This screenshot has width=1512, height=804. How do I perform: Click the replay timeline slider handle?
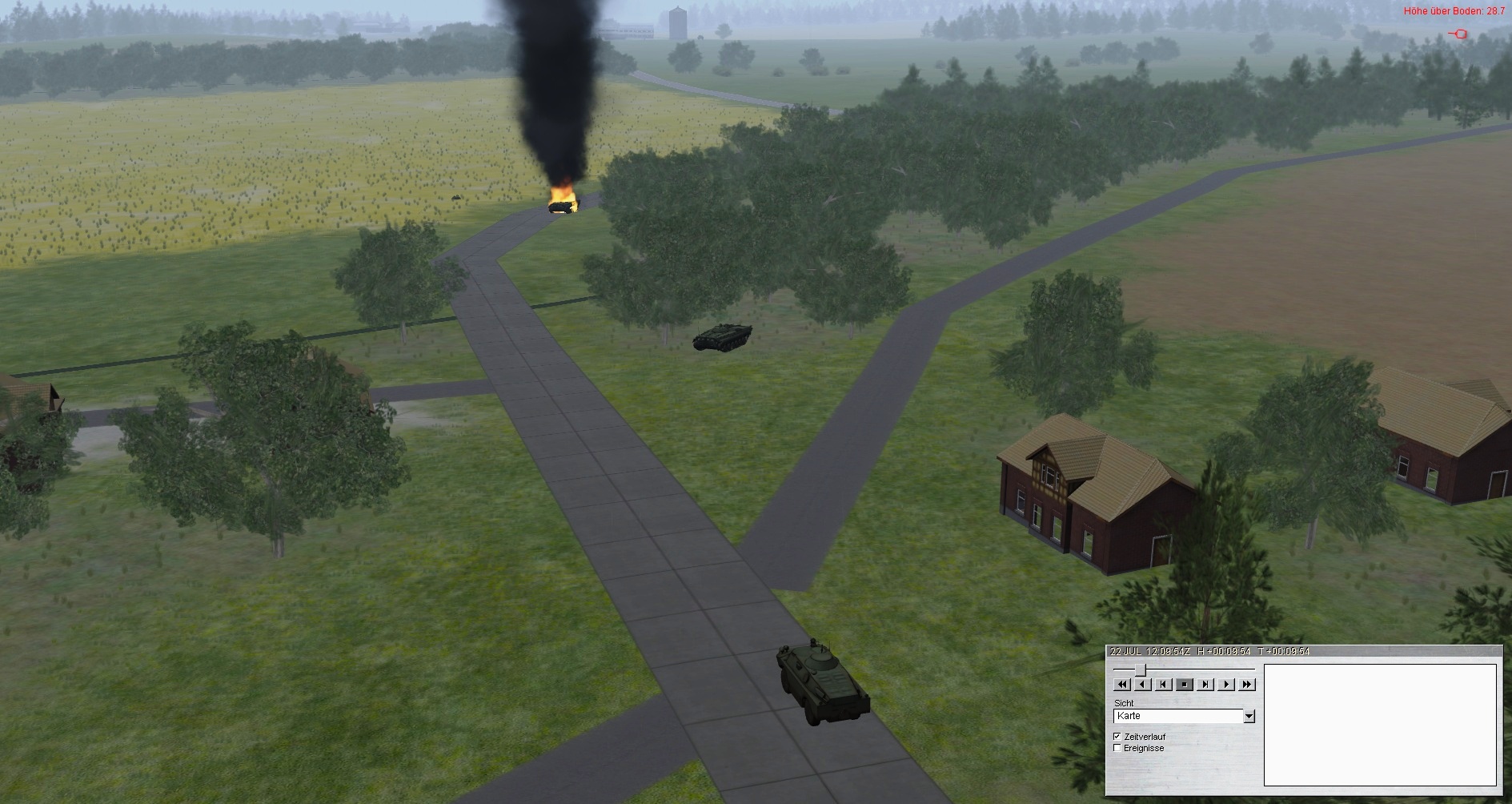point(1140,669)
